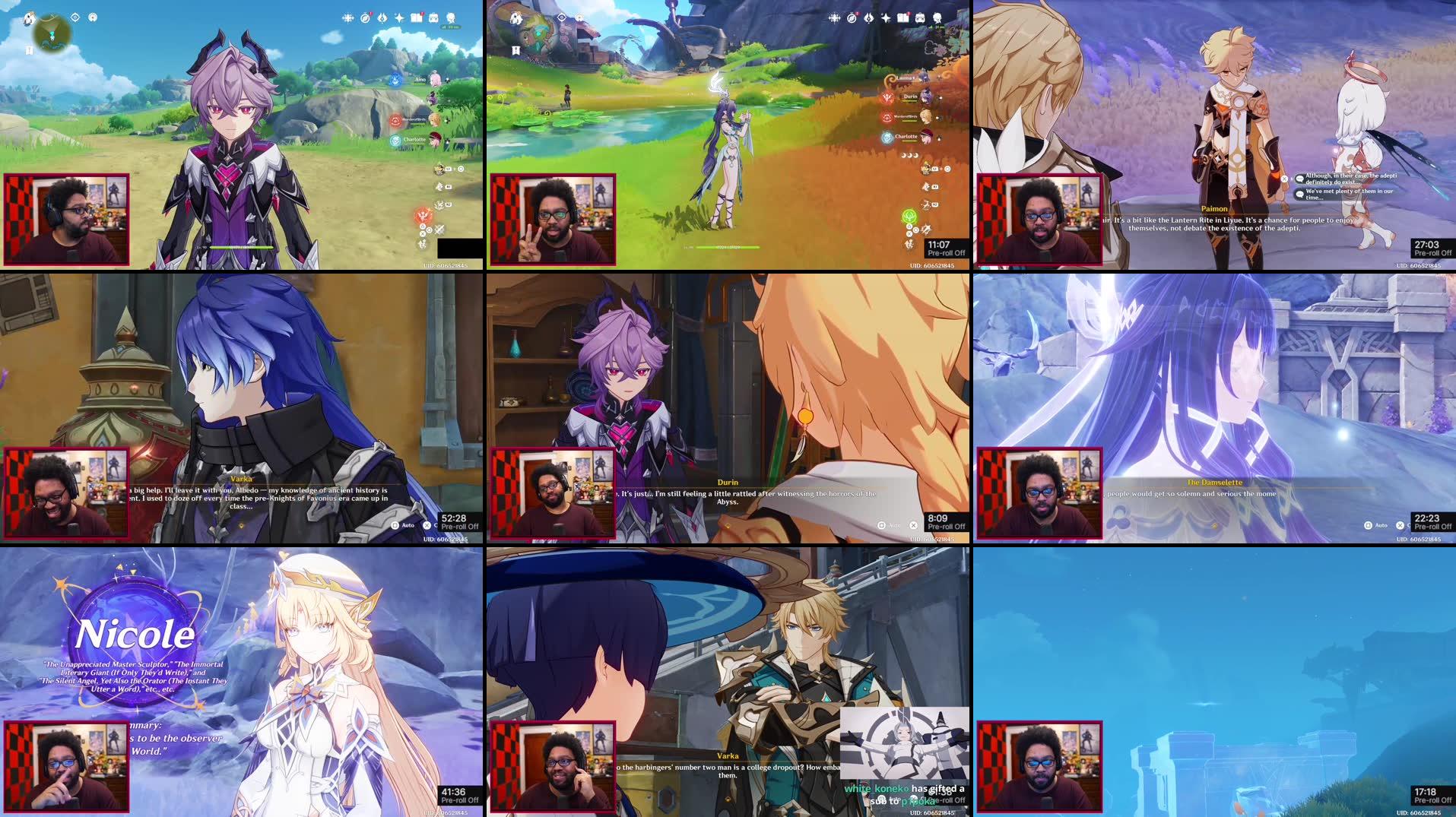Select the reply "We've met plenty of them in our time..."

[x=1345, y=194]
